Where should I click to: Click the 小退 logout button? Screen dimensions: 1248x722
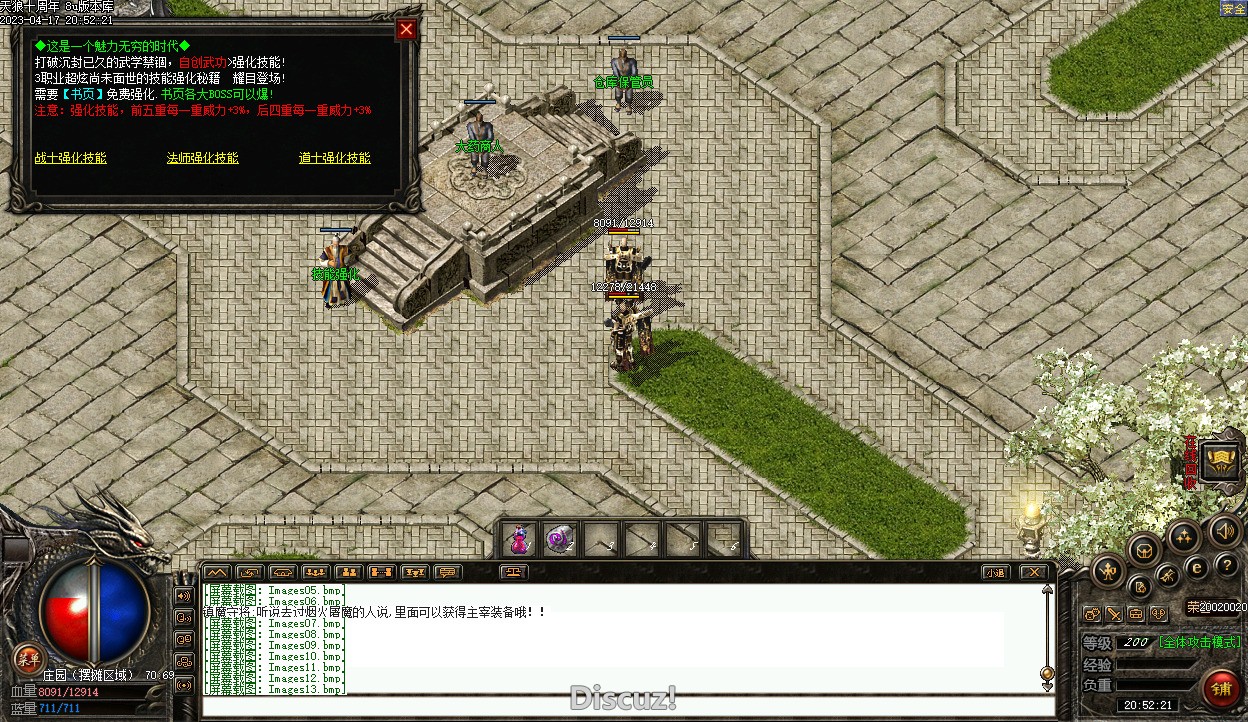click(x=994, y=573)
